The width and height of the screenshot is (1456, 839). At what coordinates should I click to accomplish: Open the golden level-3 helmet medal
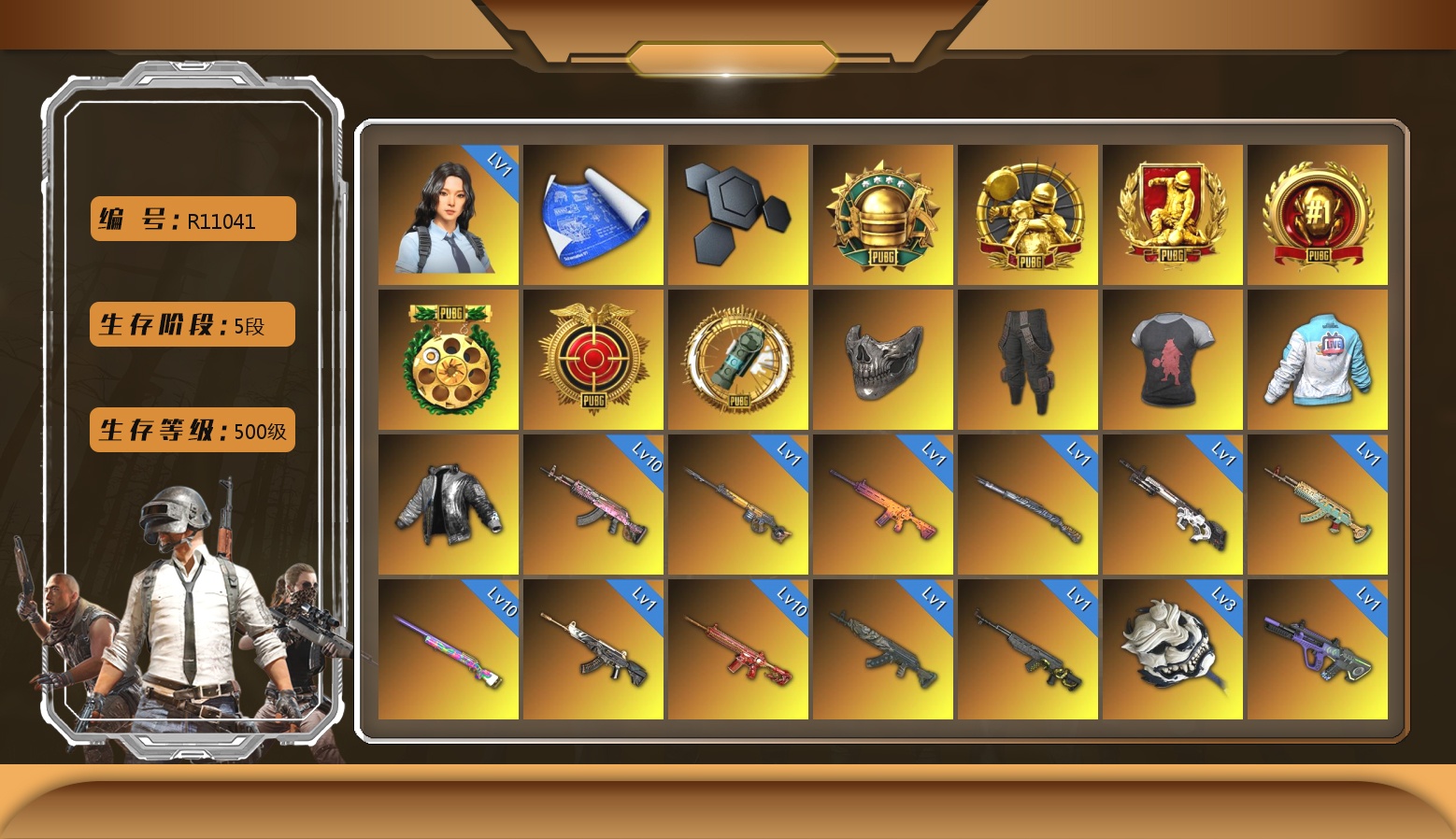tap(882, 215)
